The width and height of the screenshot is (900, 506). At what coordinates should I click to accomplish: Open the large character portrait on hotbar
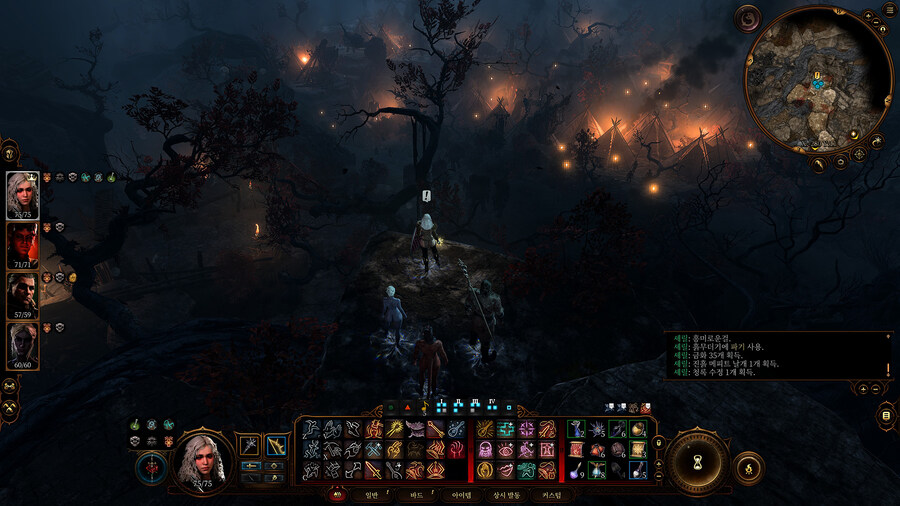[x=204, y=462]
